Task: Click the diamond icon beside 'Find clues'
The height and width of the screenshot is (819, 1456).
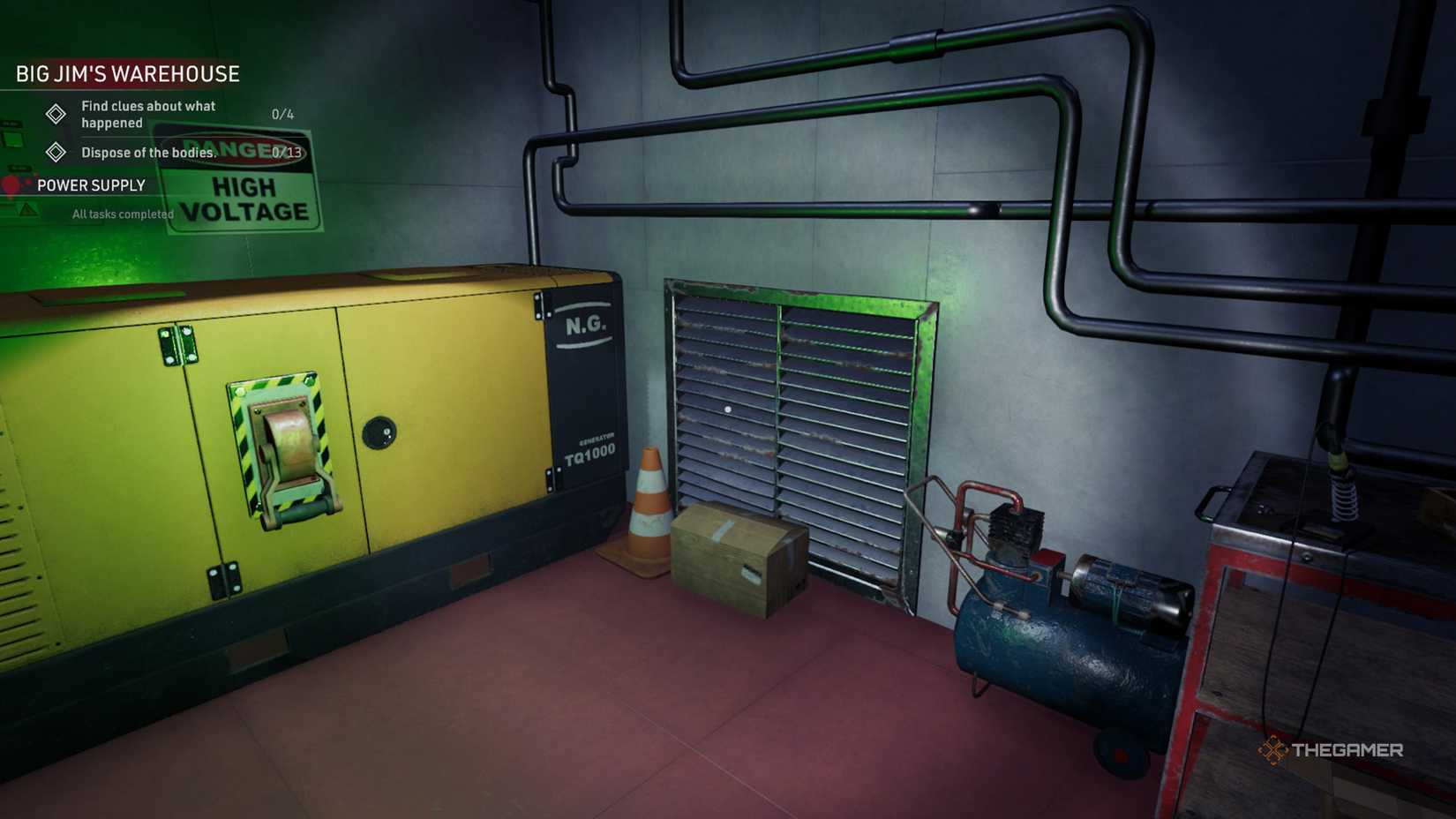Action: 56,115
